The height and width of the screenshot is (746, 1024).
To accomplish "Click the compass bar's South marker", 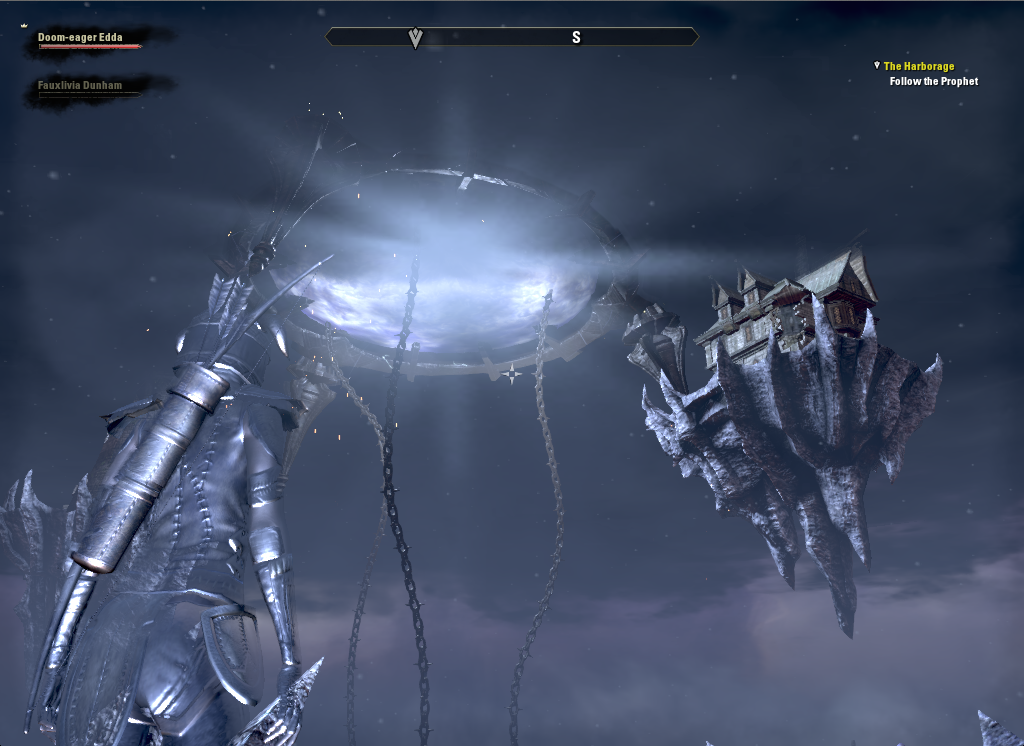I will pyautogui.click(x=576, y=37).
